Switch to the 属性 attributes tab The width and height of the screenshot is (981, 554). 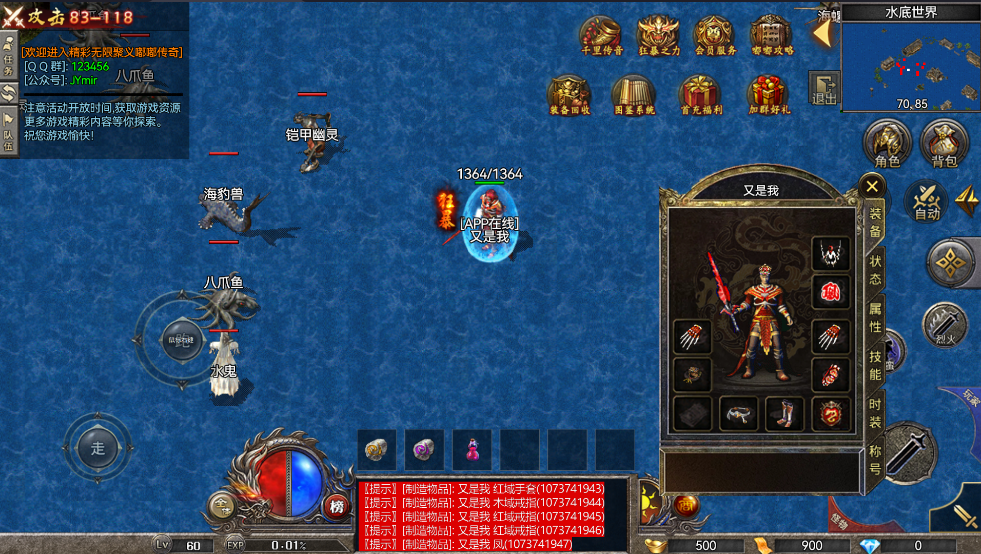click(x=875, y=316)
